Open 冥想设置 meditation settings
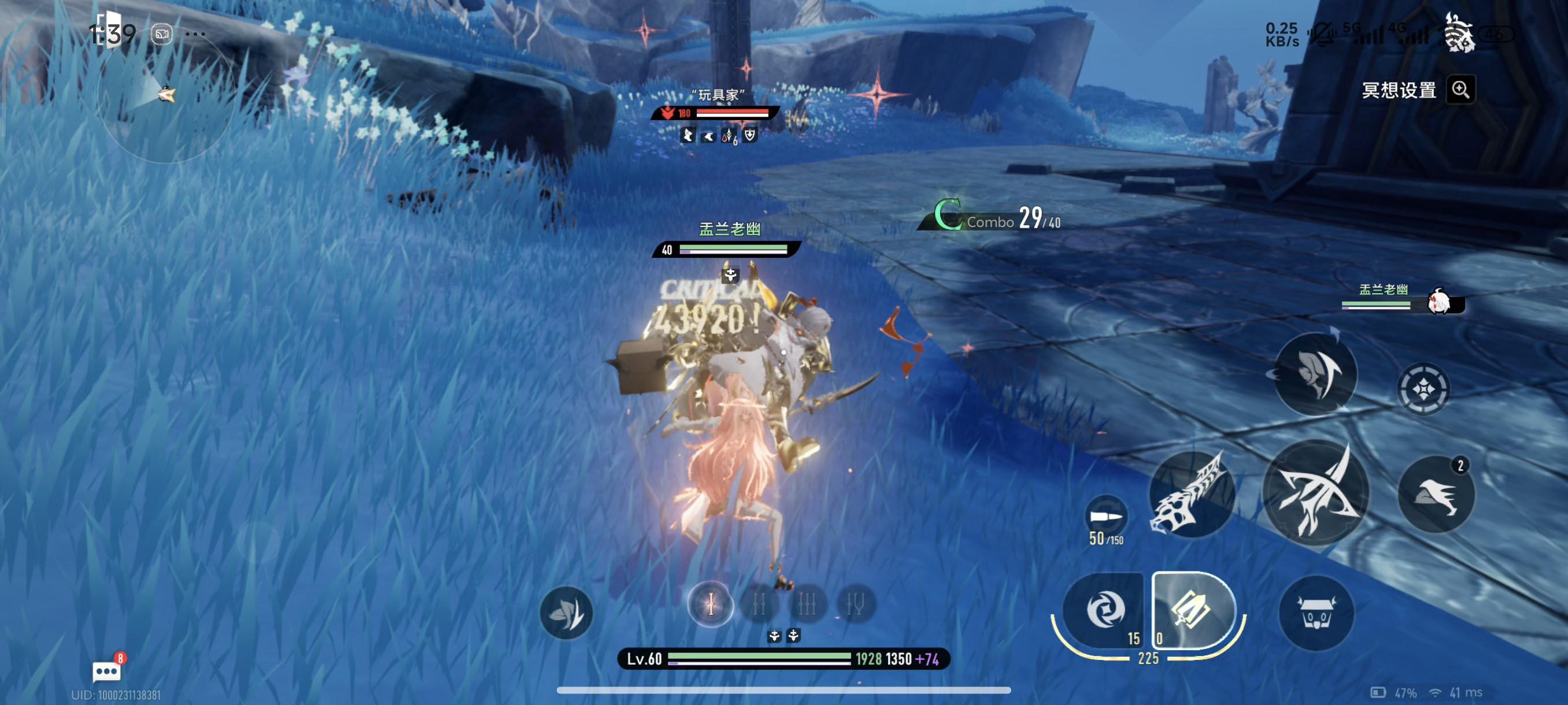1568x705 pixels. pyautogui.click(x=1399, y=91)
